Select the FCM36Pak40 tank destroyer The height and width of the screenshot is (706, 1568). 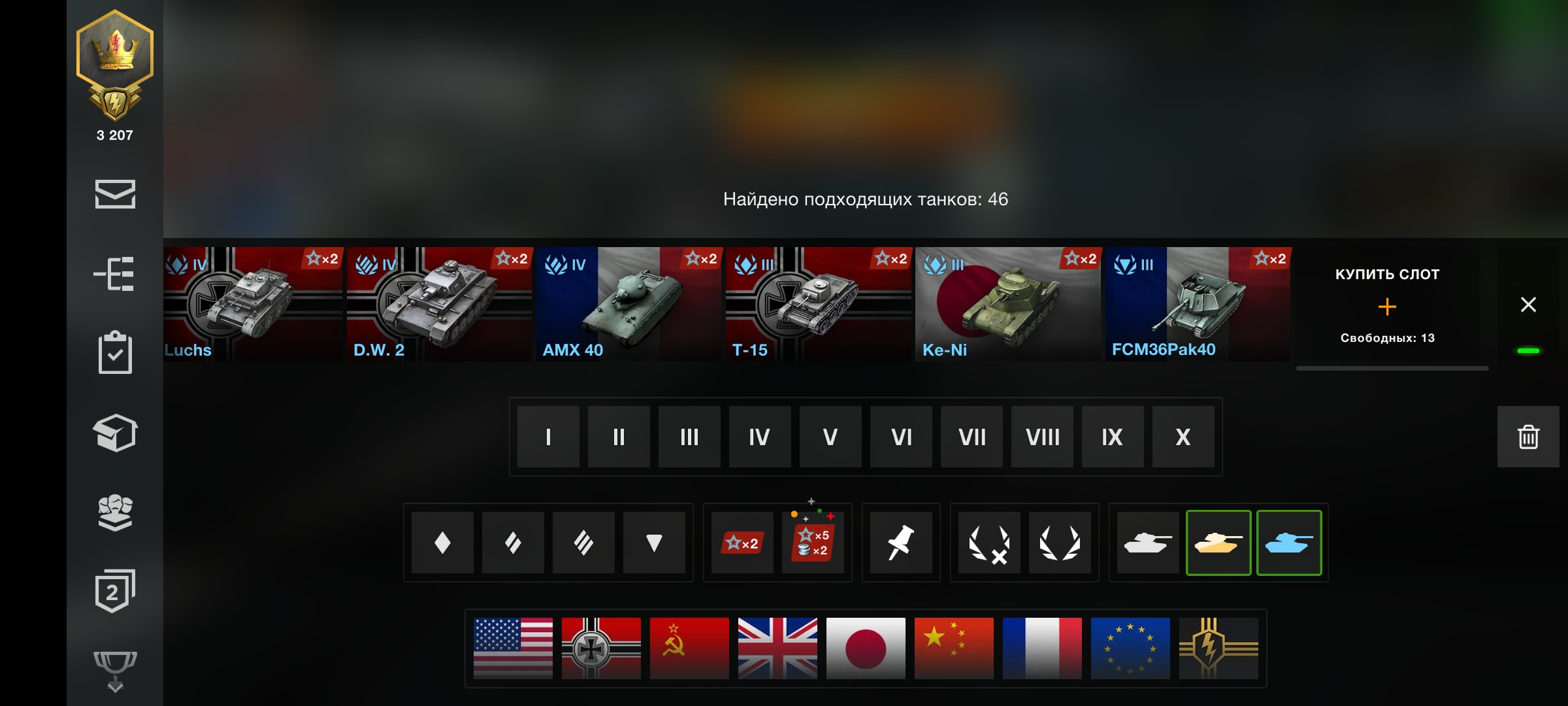tap(1197, 304)
